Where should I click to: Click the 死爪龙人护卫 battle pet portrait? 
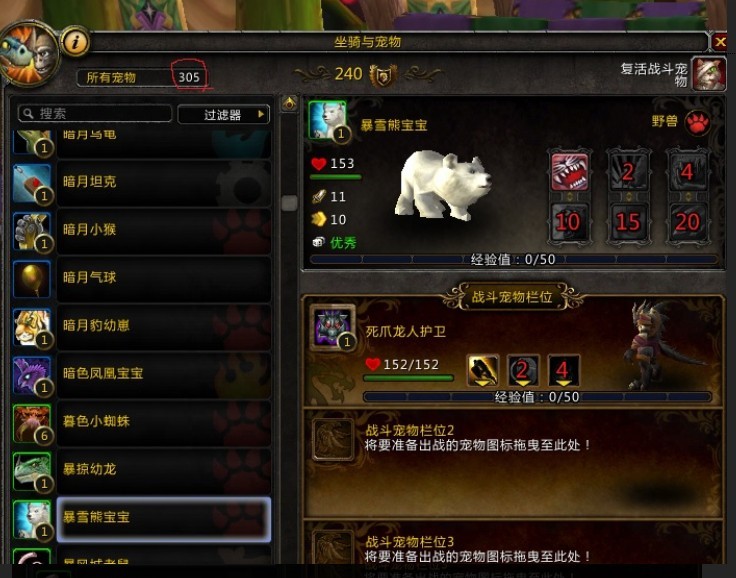point(331,326)
